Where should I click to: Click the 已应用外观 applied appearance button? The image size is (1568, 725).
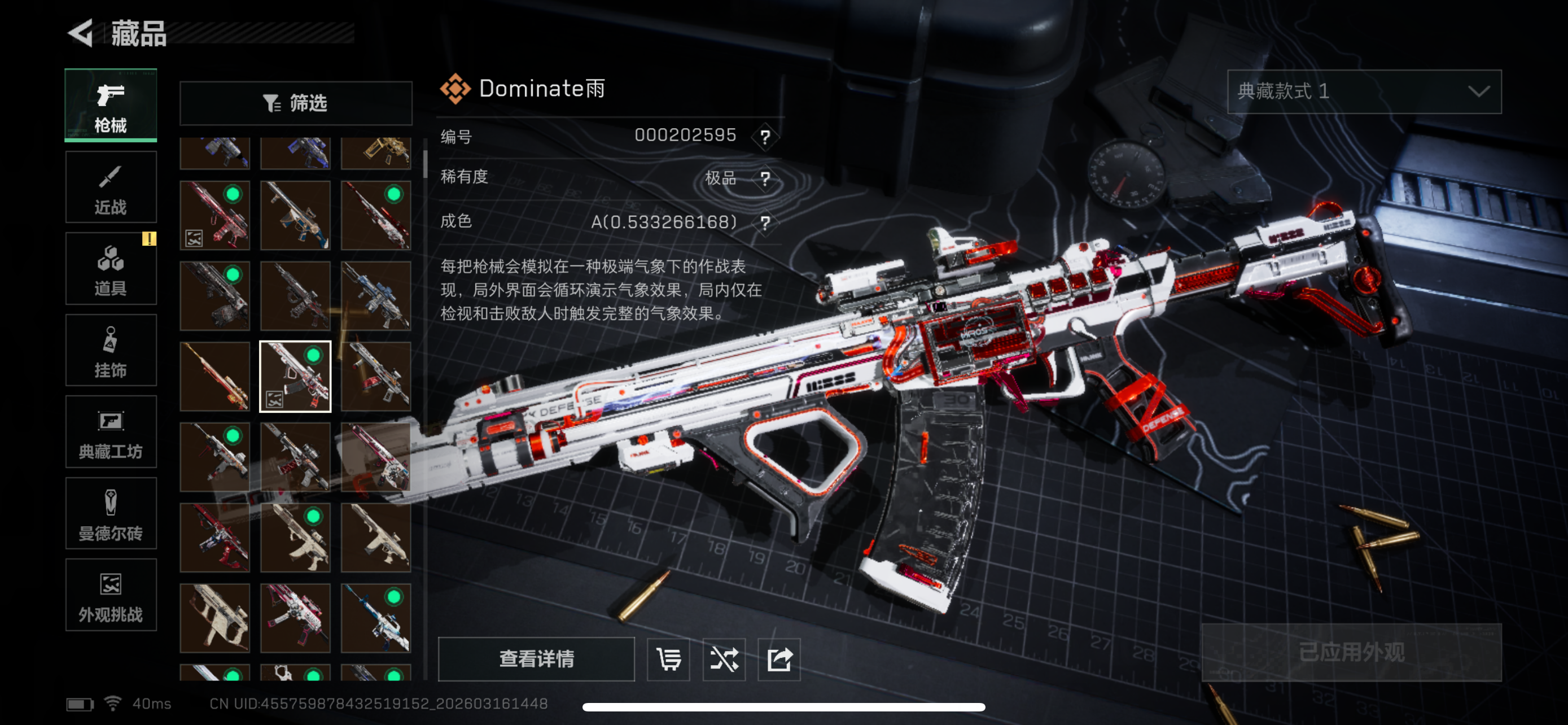[x=1351, y=653]
